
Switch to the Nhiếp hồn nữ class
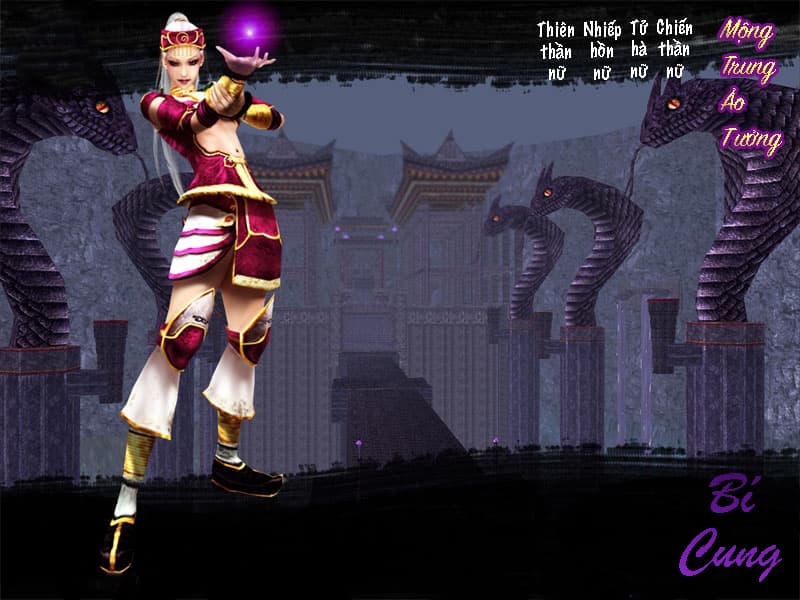[x=601, y=50]
